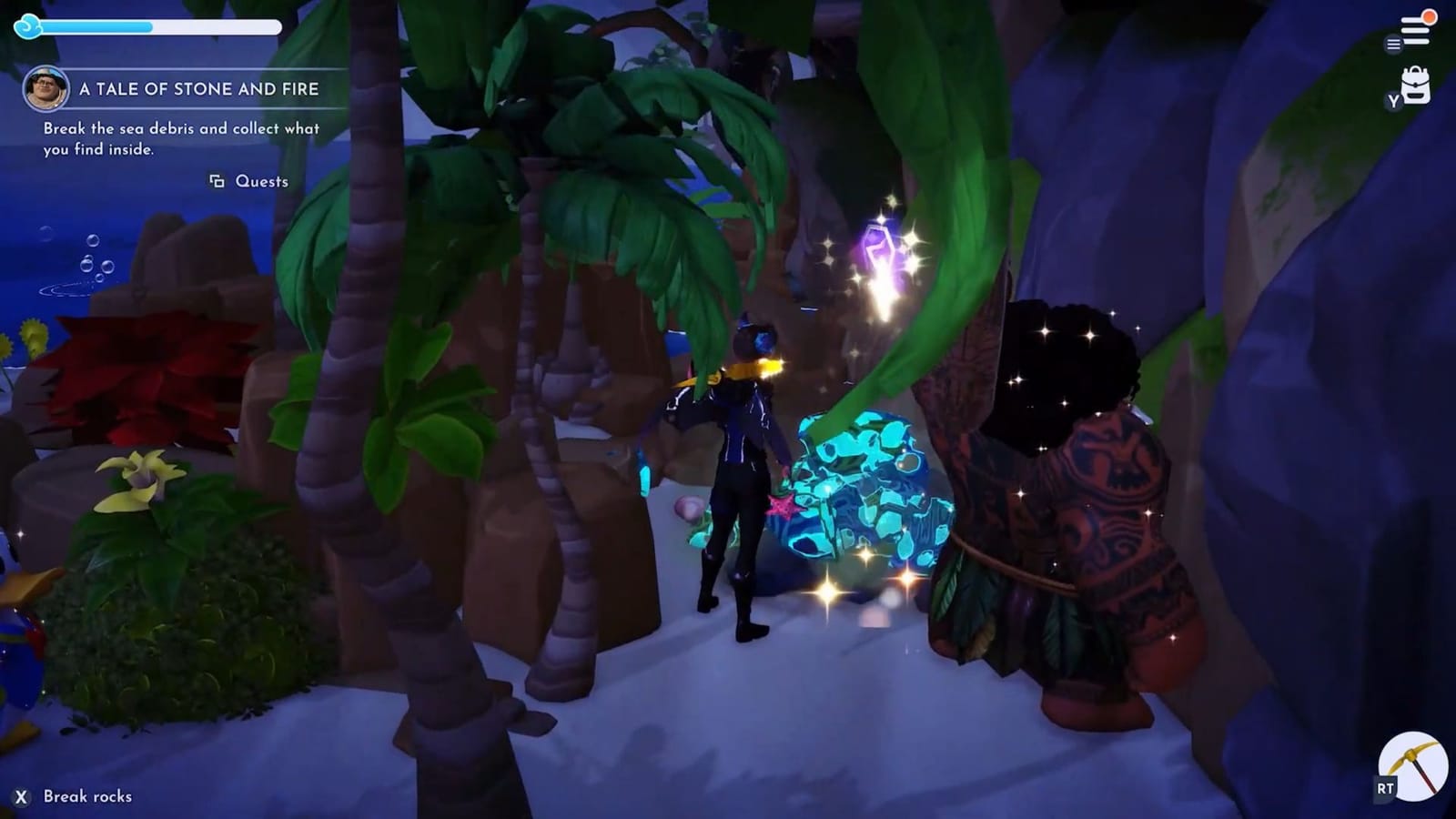Click the blue cloud icon on the progress bar
1456x819 pixels.
coord(29,28)
